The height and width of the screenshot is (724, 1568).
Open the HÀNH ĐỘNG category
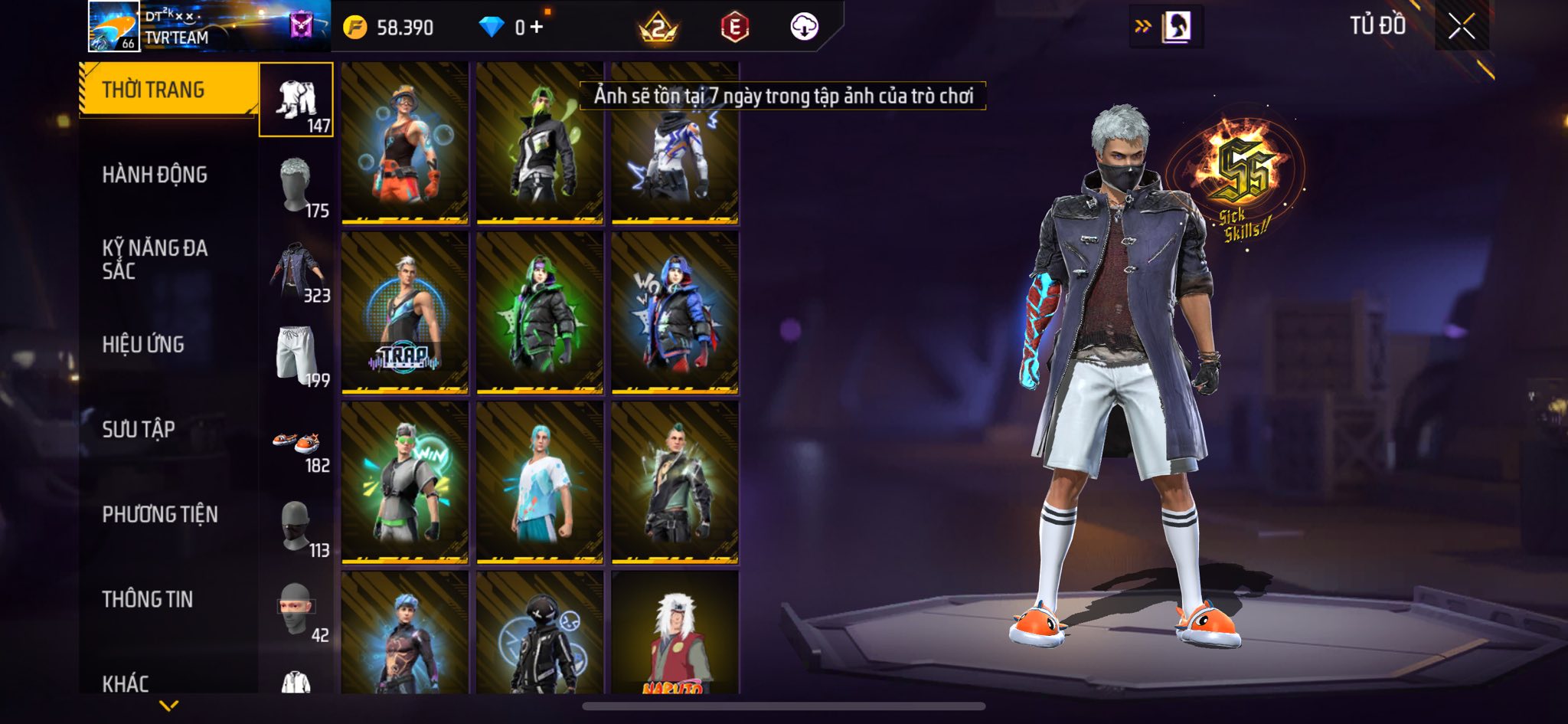pos(155,175)
